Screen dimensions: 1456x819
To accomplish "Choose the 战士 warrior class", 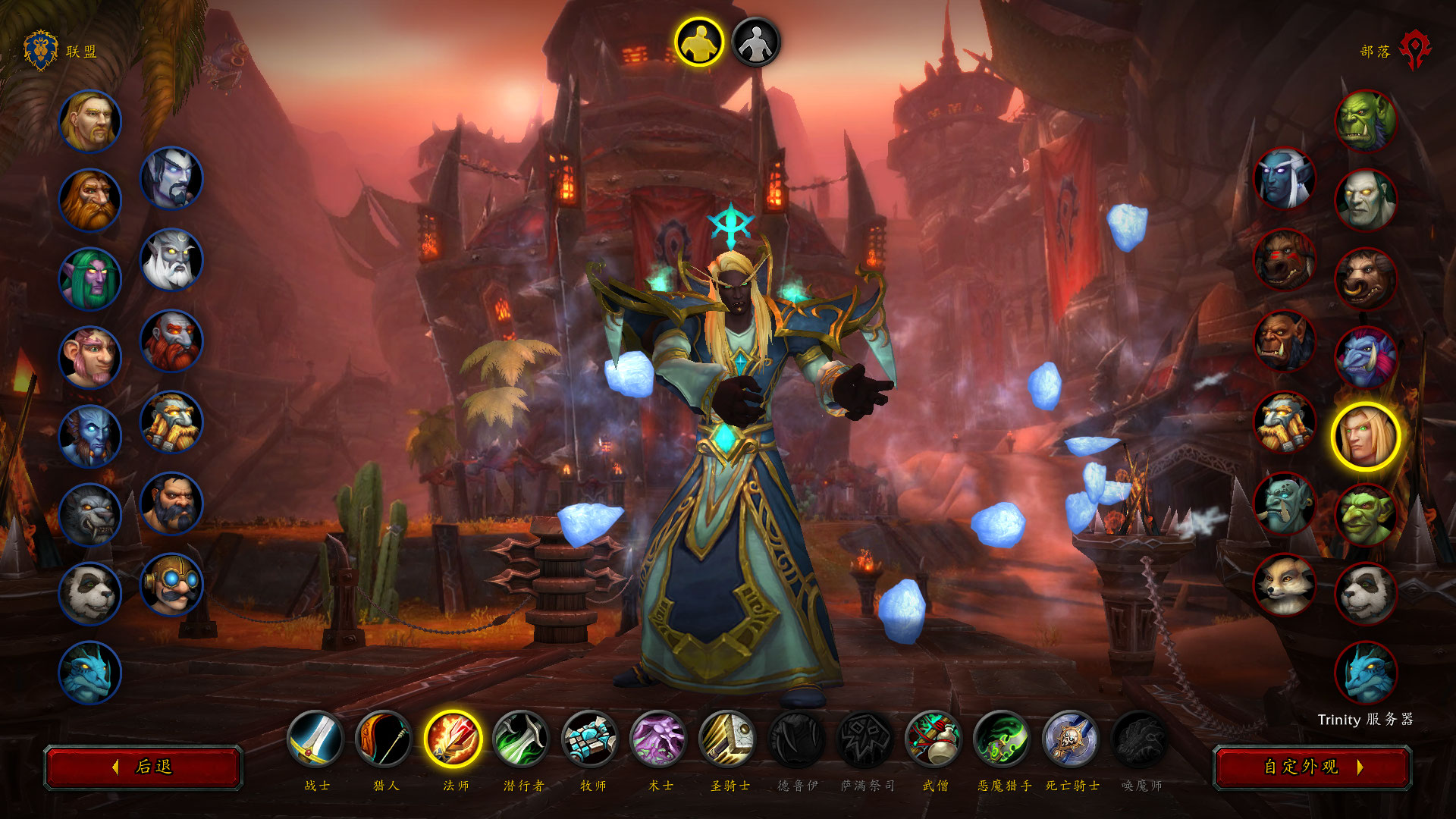I will [315, 739].
